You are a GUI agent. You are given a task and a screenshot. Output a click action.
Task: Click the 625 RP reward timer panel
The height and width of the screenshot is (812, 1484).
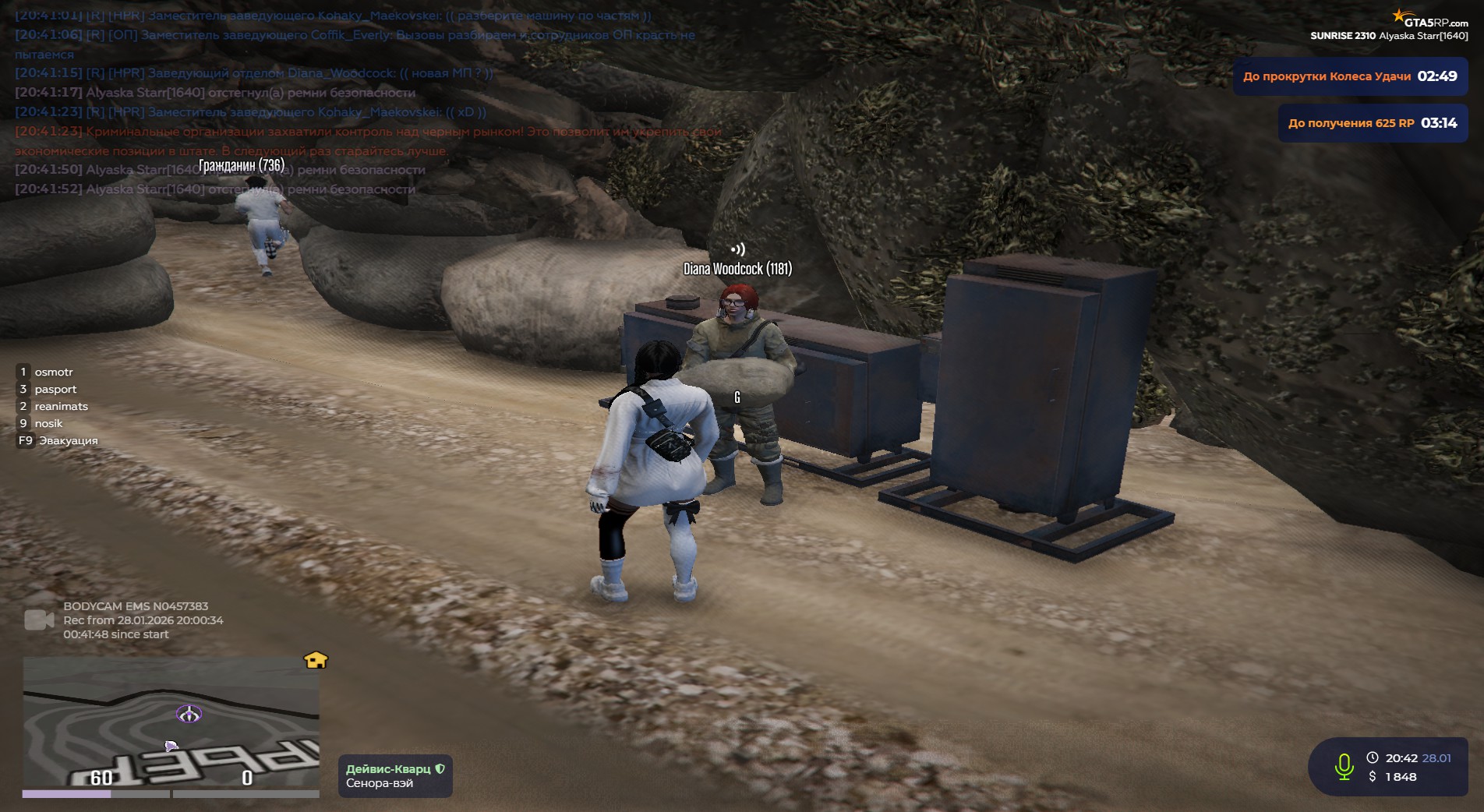(1372, 123)
